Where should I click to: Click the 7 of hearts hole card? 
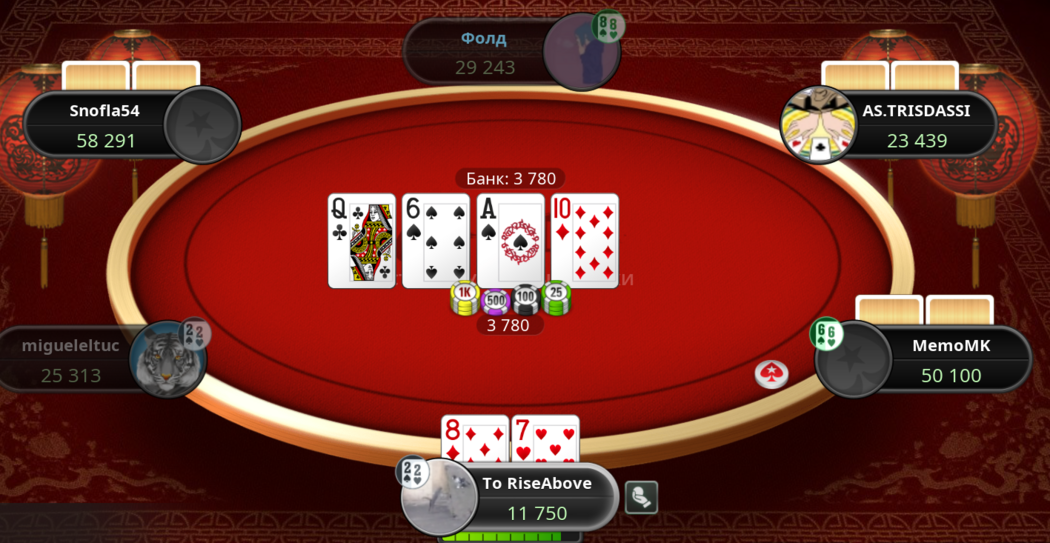coord(545,440)
